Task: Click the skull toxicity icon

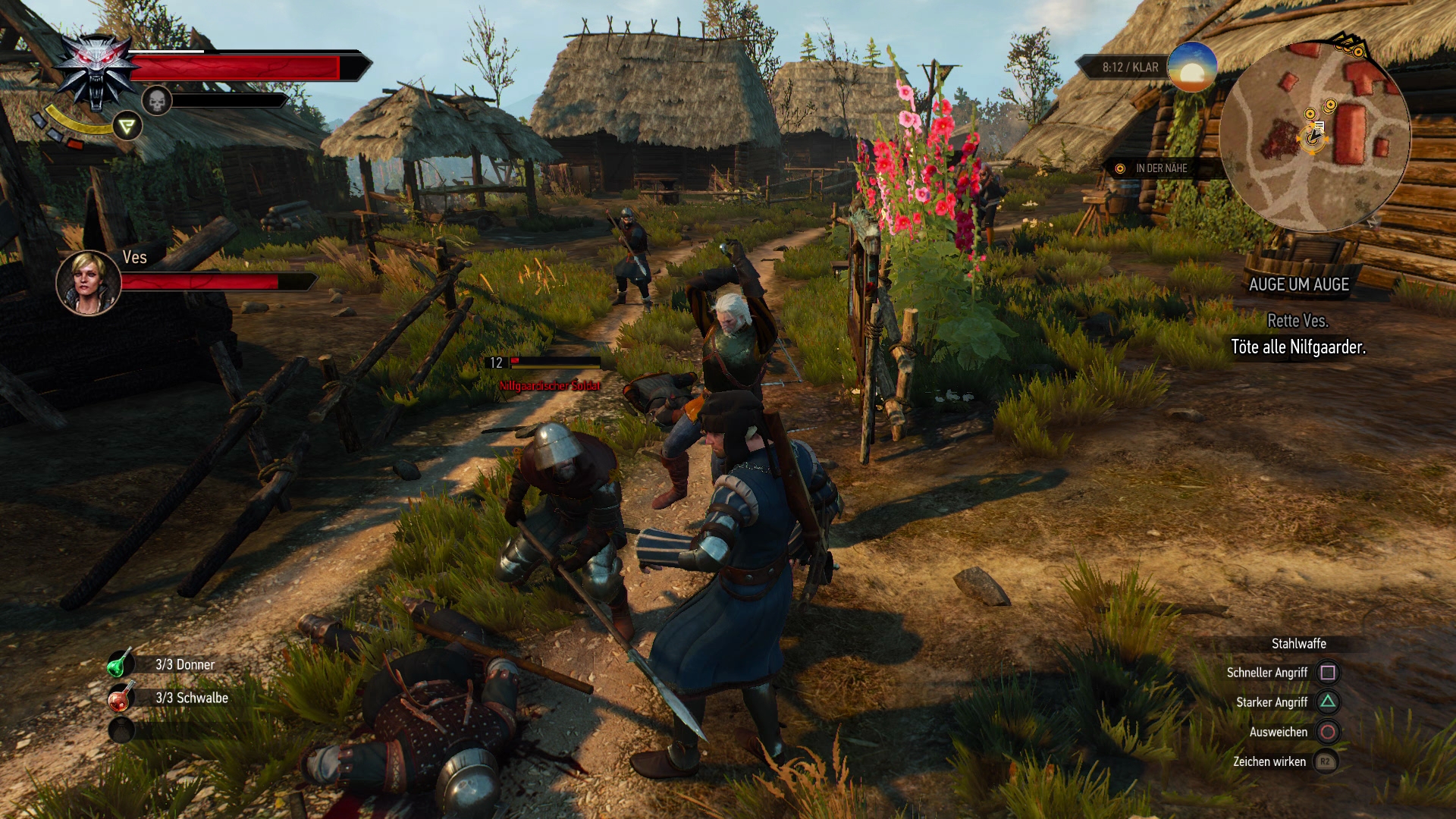Action: (x=157, y=100)
